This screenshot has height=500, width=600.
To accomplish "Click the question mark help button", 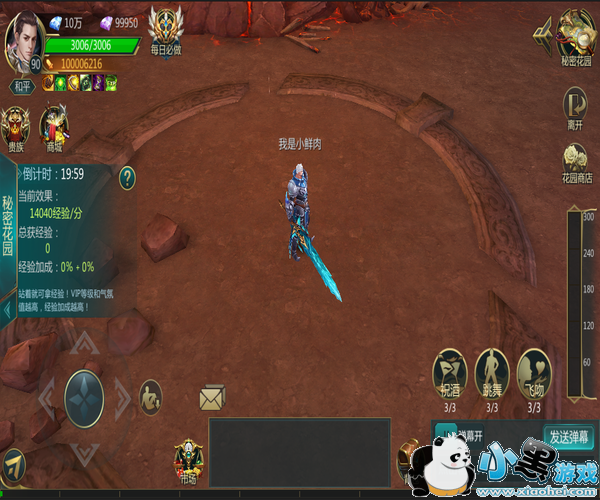I will pyautogui.click(x=127, y=178).
